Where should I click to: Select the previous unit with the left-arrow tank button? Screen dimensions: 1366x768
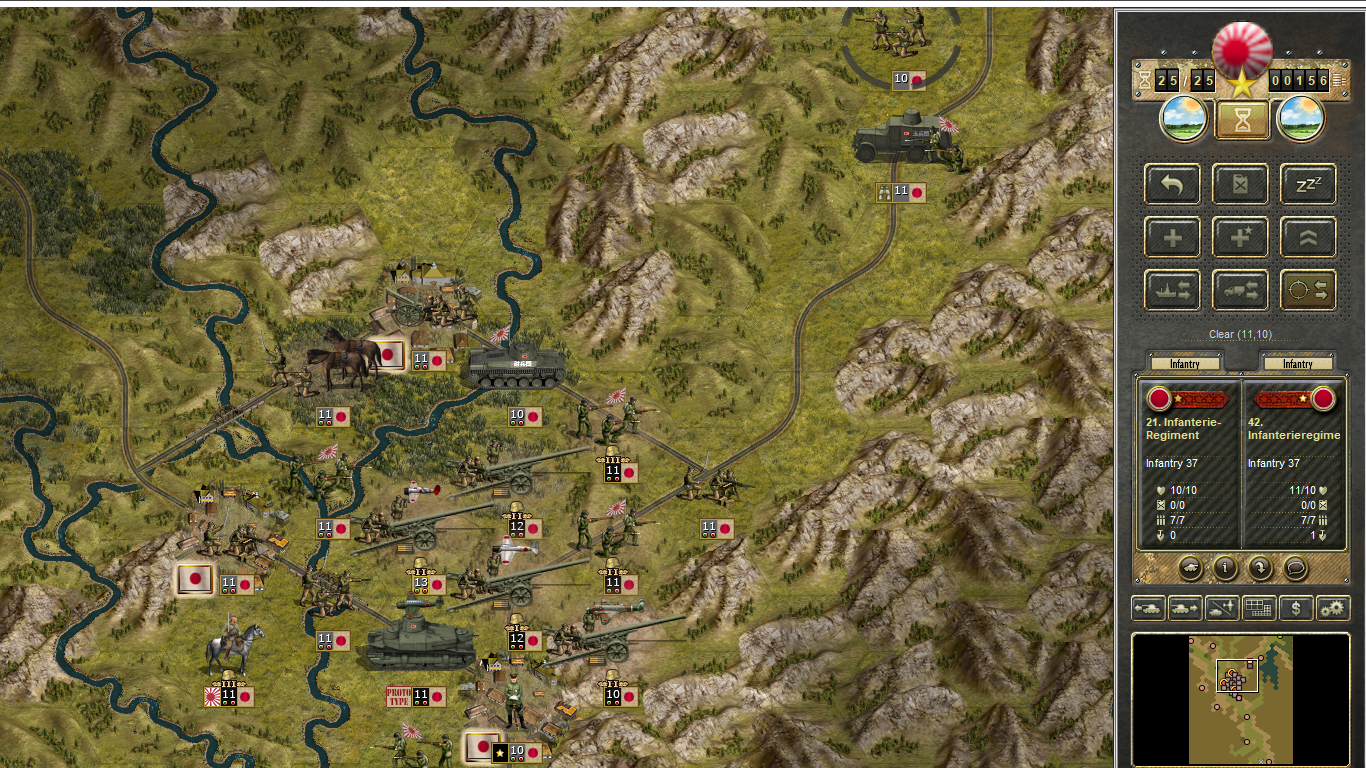click(x=1147, y=607)
